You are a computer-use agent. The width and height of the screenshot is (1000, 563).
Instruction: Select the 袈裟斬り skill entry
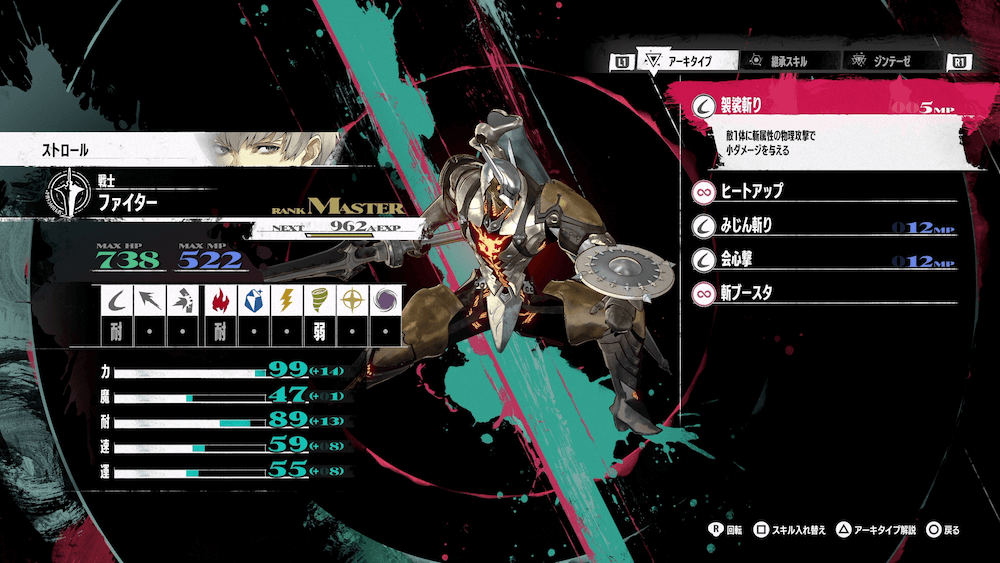tap(820, 105)
